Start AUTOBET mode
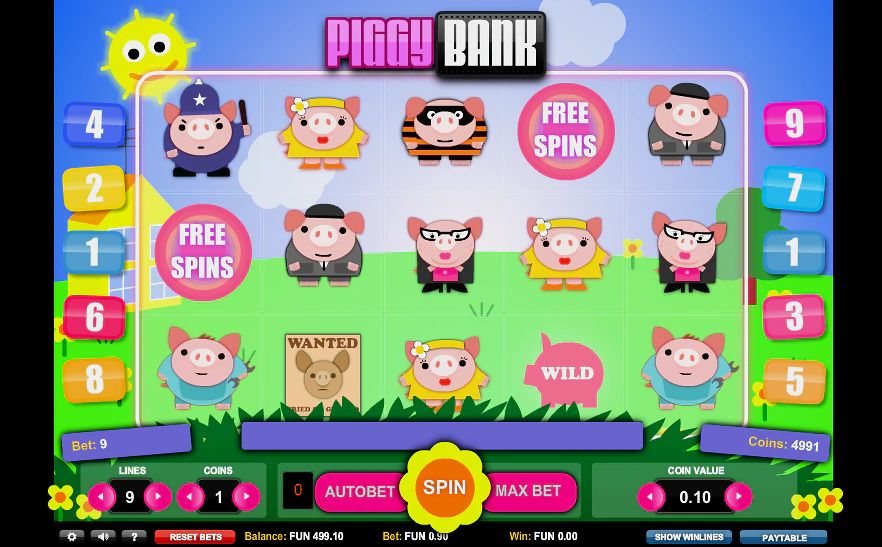The width and height of the screenshot is (882, 547). (x=358, y=492)
